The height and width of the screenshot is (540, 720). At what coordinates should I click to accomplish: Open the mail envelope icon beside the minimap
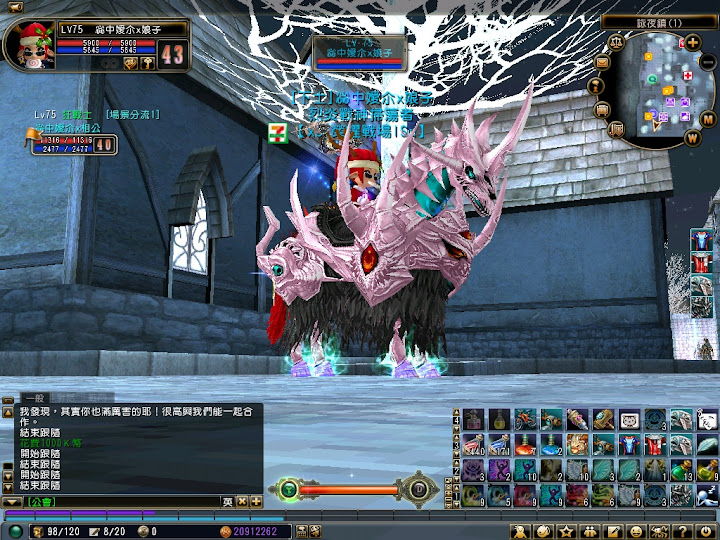pos(602,63)
